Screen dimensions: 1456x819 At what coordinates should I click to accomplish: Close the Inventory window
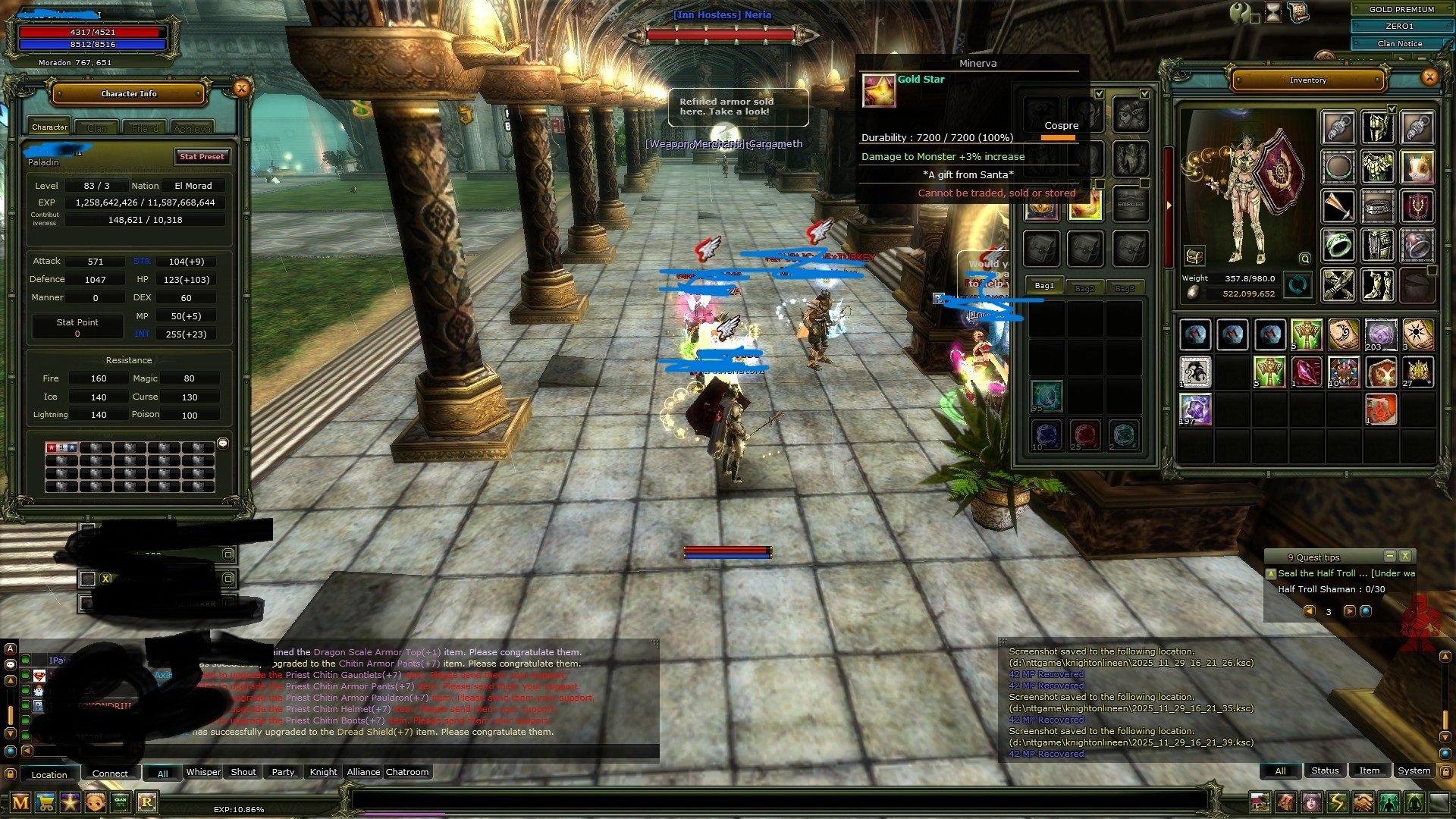pyautogui.click(x=1429, y=77)
